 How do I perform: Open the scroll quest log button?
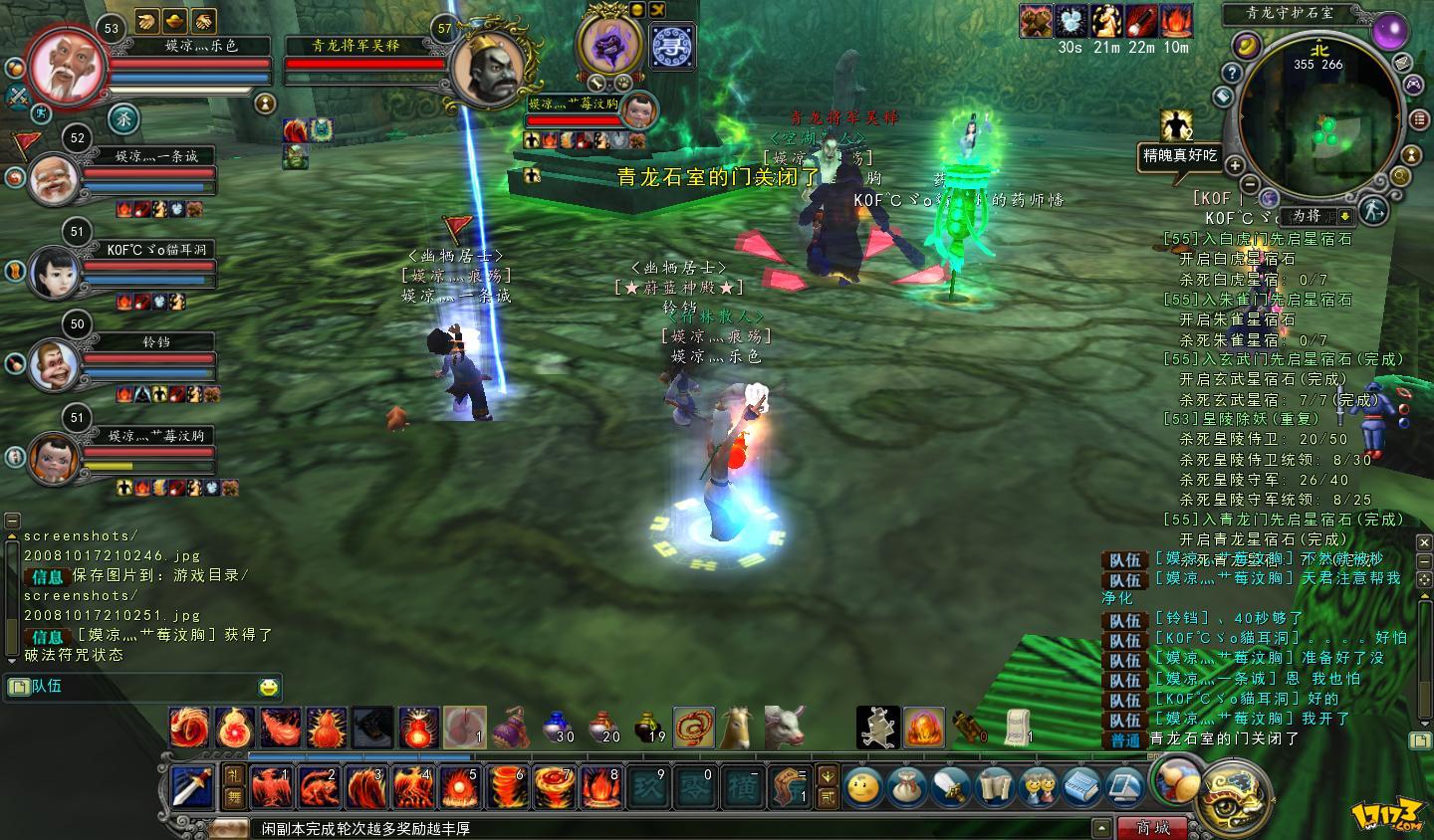994,787
